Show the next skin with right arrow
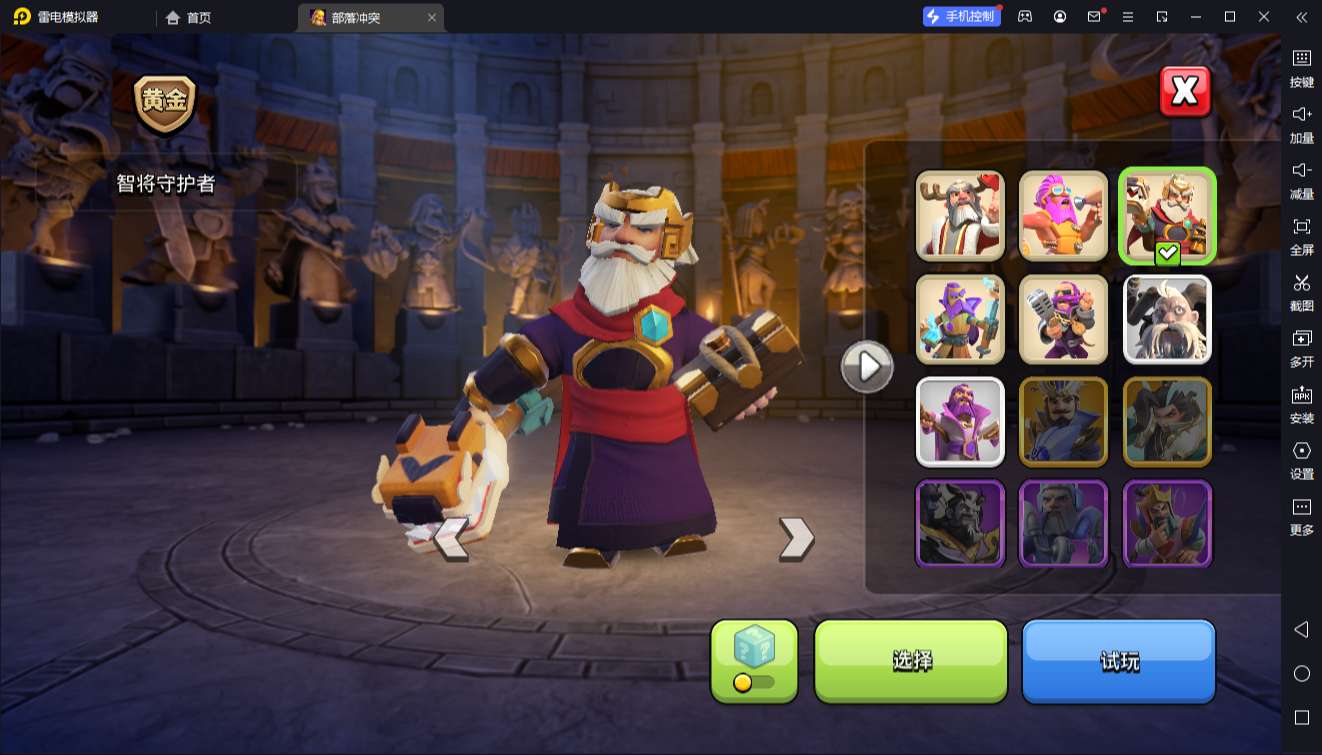The image size is (1322, 755). pos(796,538)
